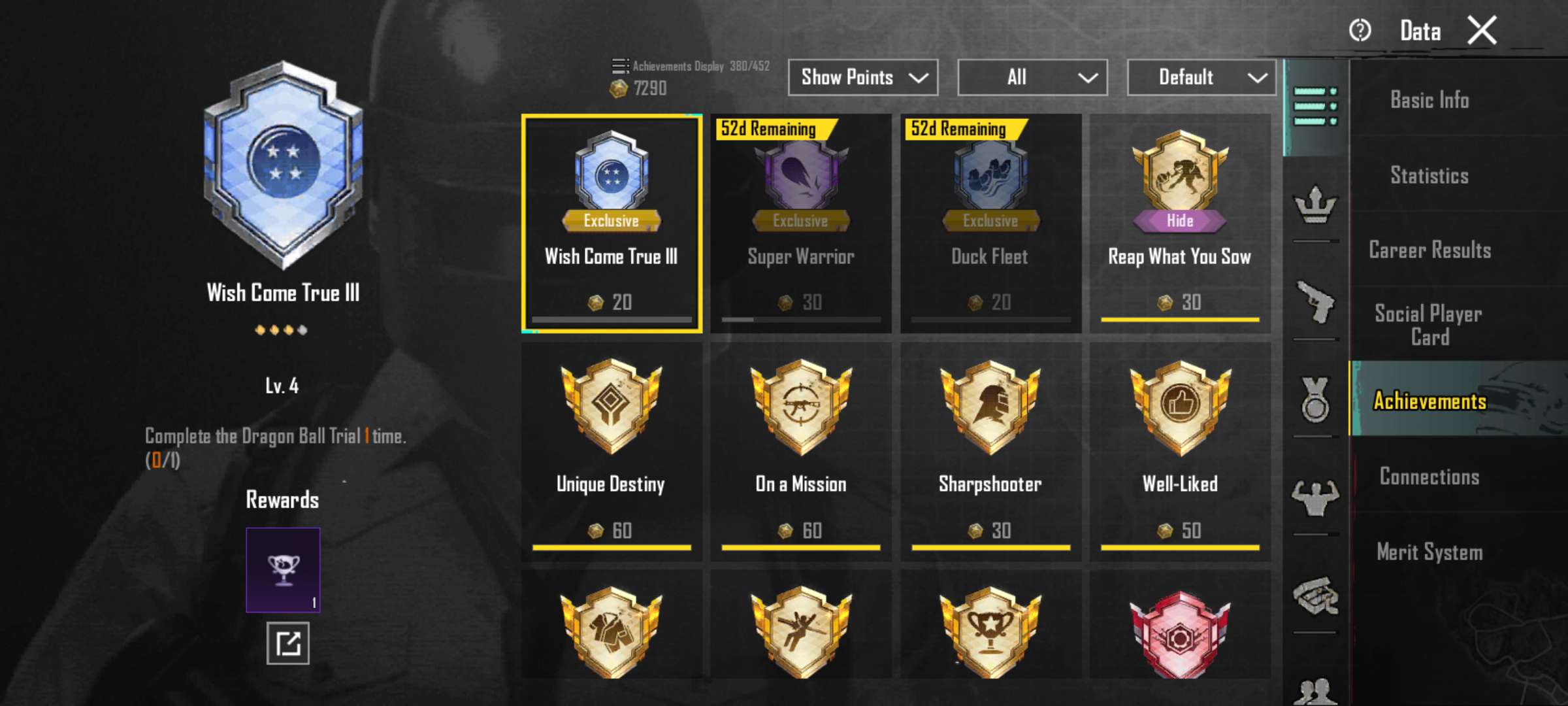
Task: Select the On a Mission achievement
Action: 801,451
